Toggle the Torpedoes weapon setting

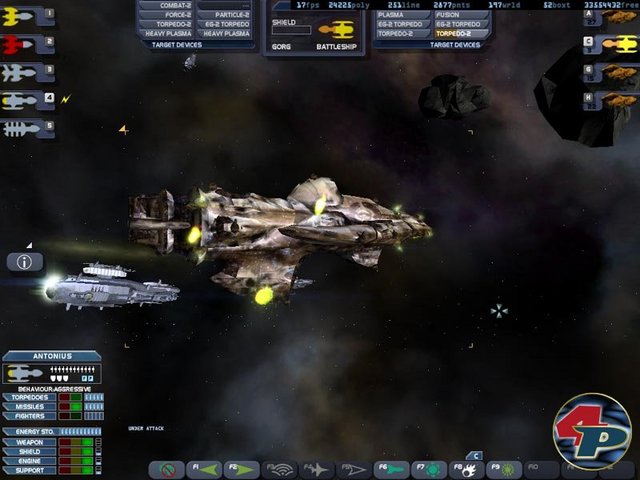point(28,397)
